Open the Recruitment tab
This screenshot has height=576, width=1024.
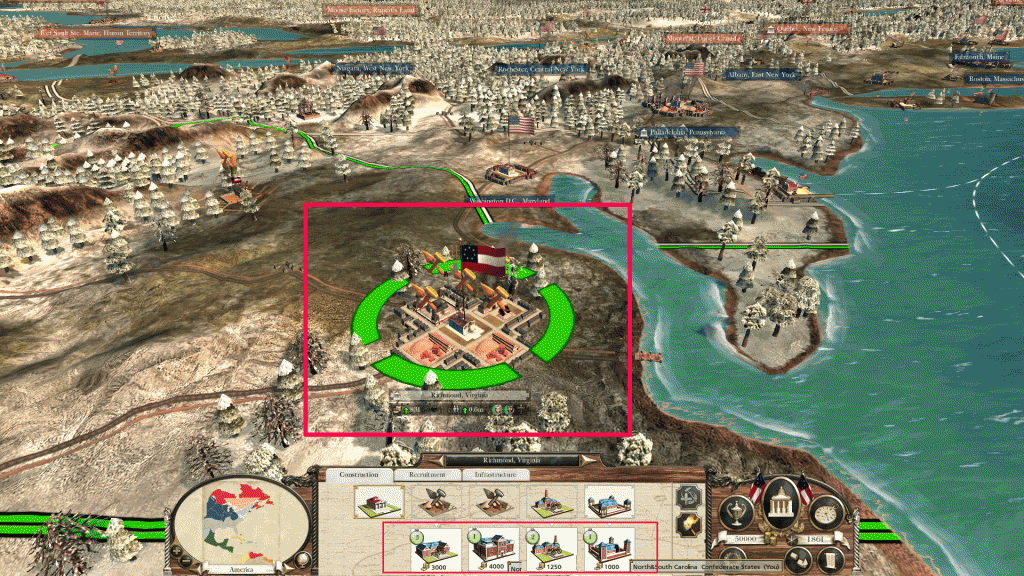pos(427,475)
